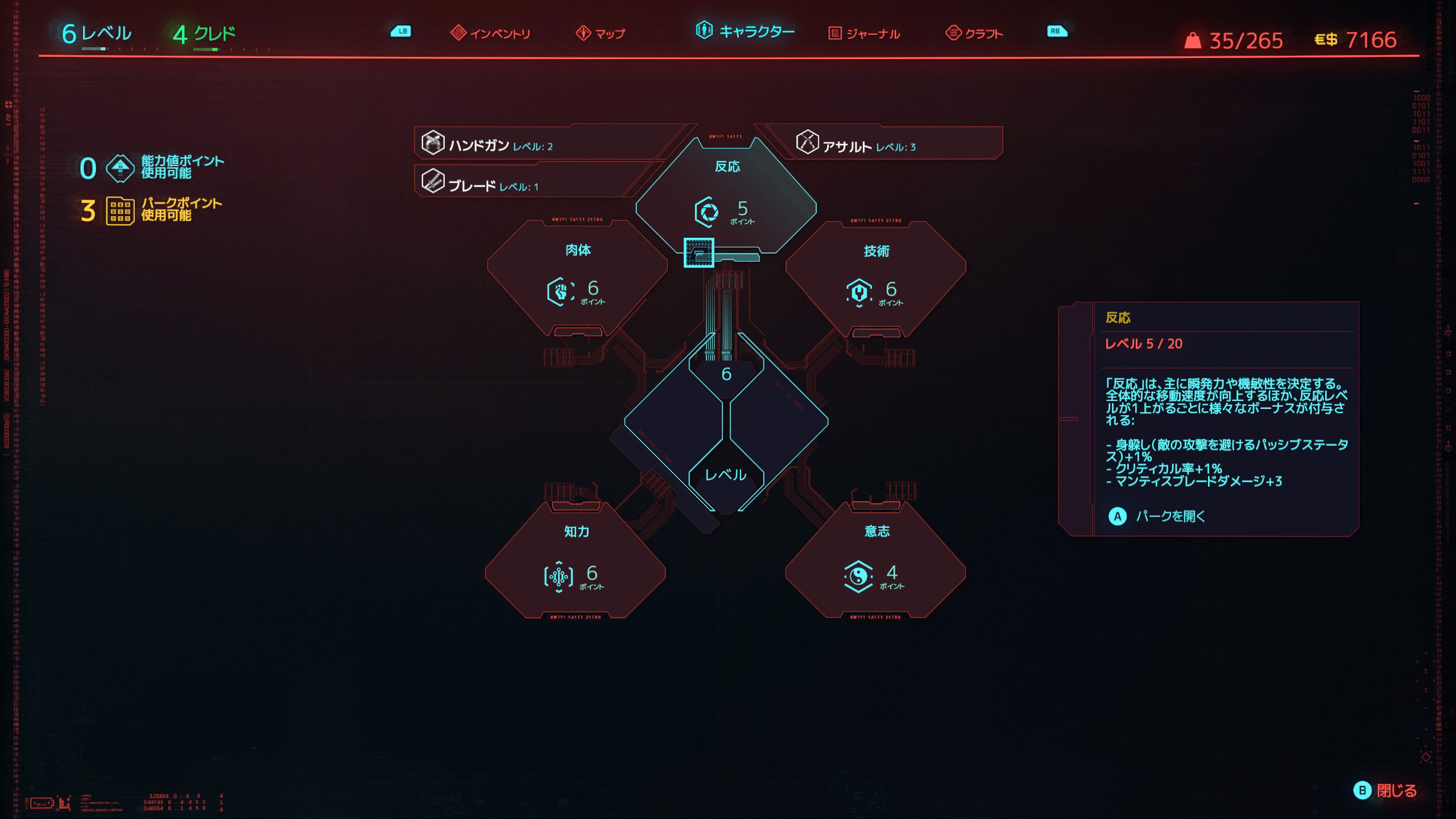Open perks via パークを開く in tooltip
Viewport: 1456px width, 819px height.
tap(1160, 516)
